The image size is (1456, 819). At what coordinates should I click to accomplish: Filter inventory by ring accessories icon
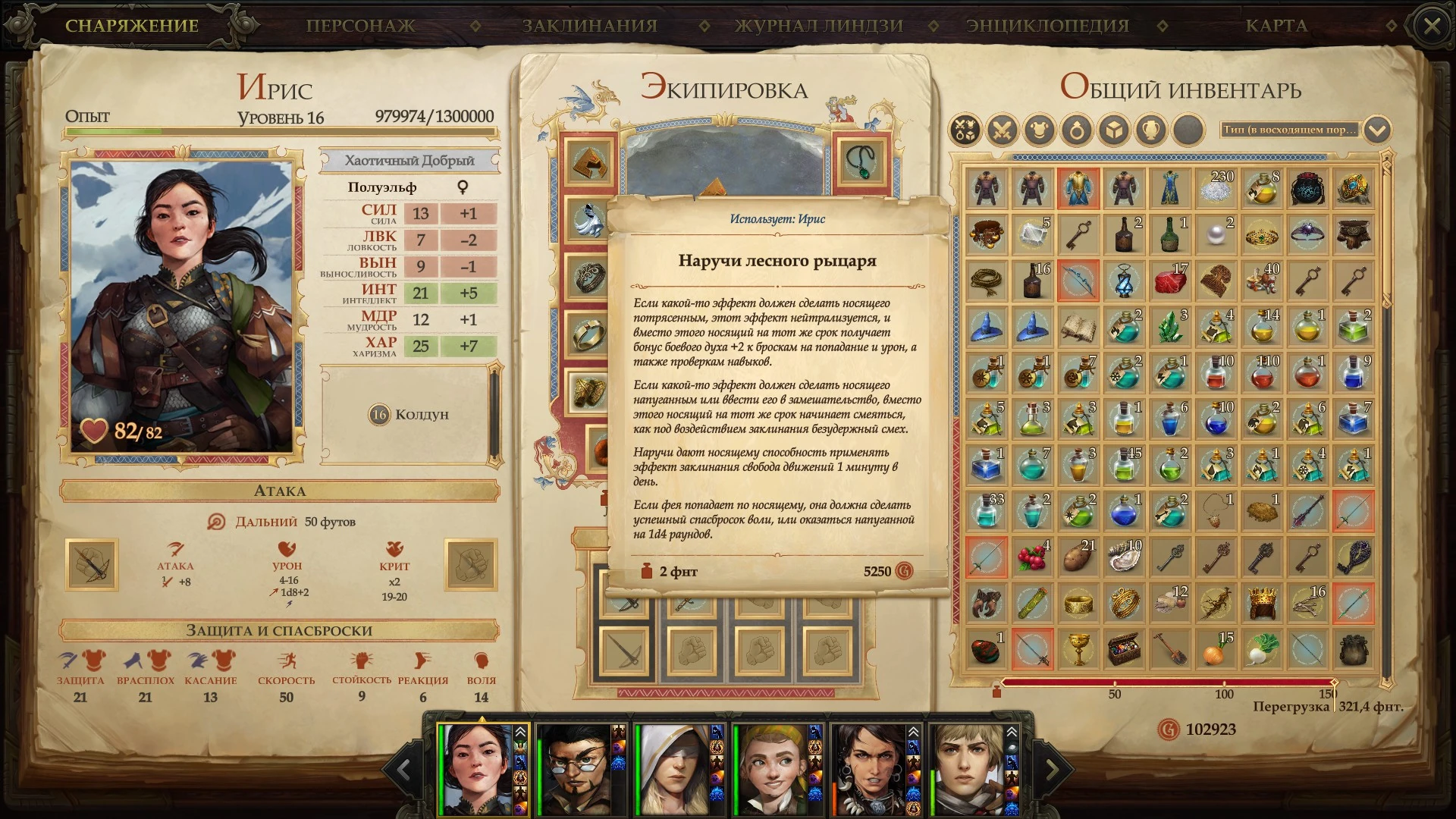[x=1077, y=130]
